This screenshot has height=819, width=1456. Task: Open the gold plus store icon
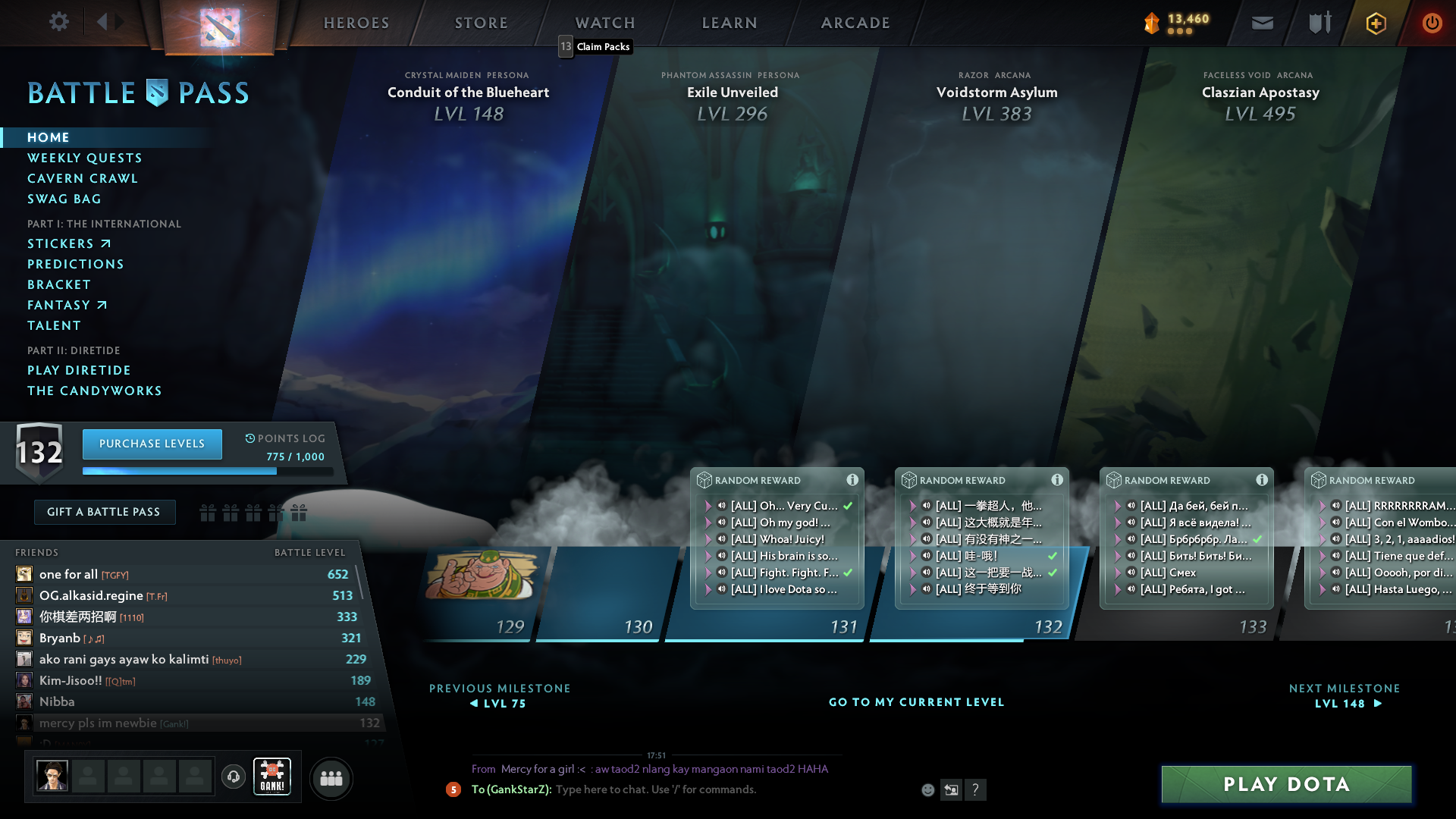(1375, 23)
